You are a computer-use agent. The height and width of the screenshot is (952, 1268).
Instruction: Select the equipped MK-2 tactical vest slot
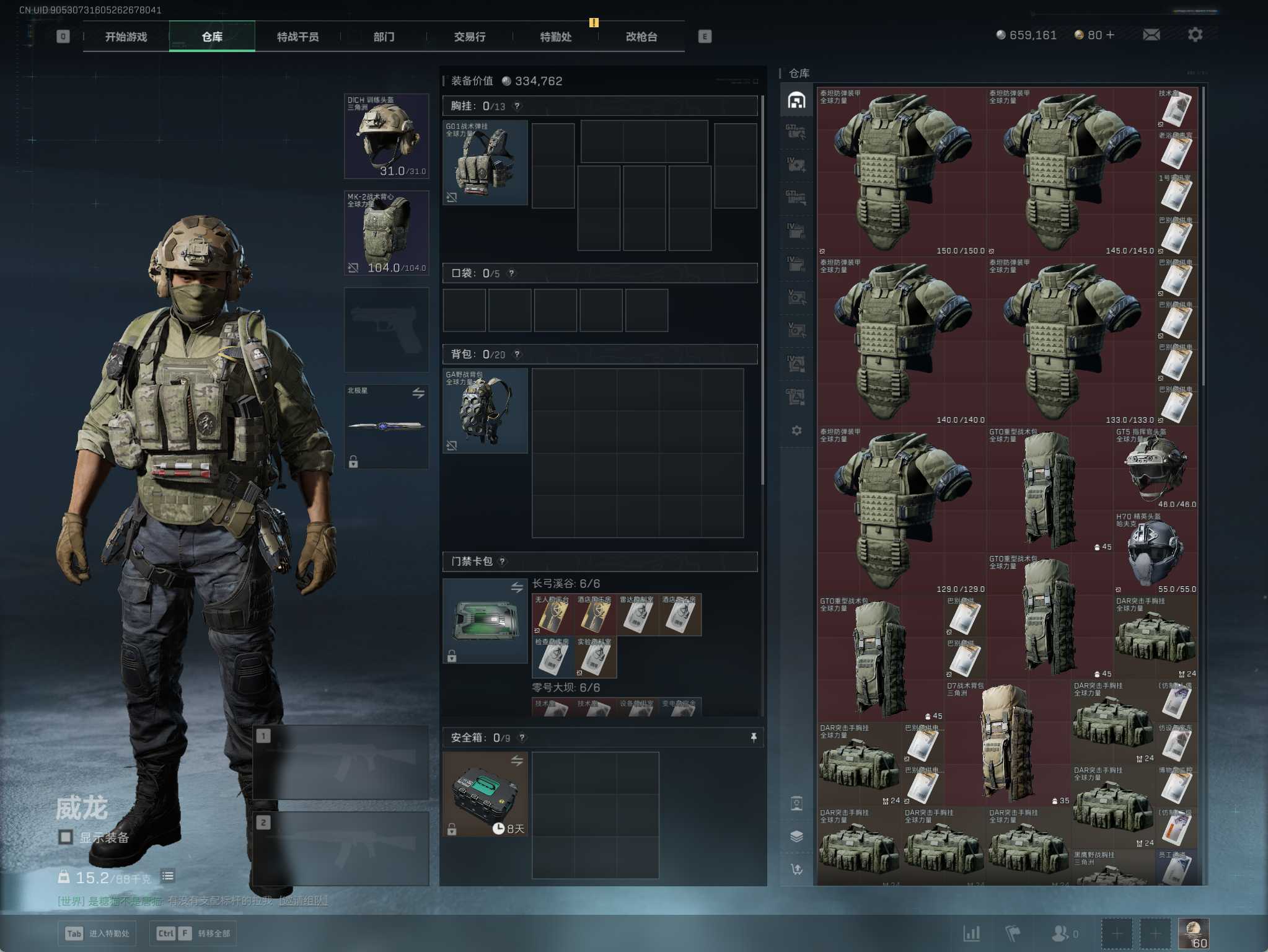pos(386,233)
